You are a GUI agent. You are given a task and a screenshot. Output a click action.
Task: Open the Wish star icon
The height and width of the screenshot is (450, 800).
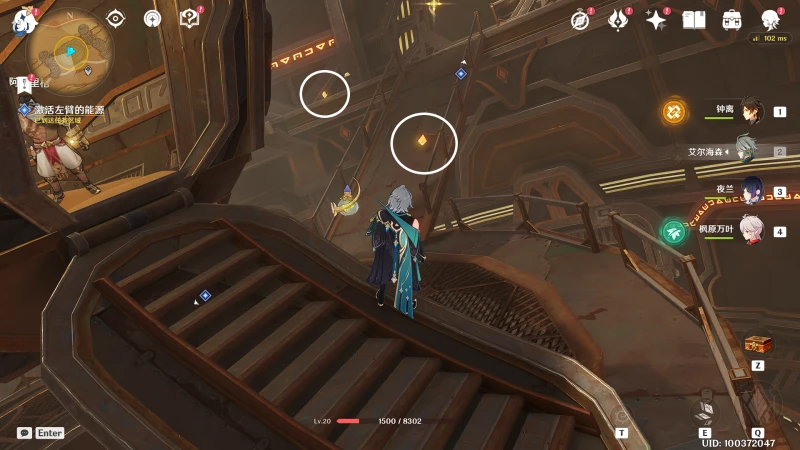(x=656, y=19)
